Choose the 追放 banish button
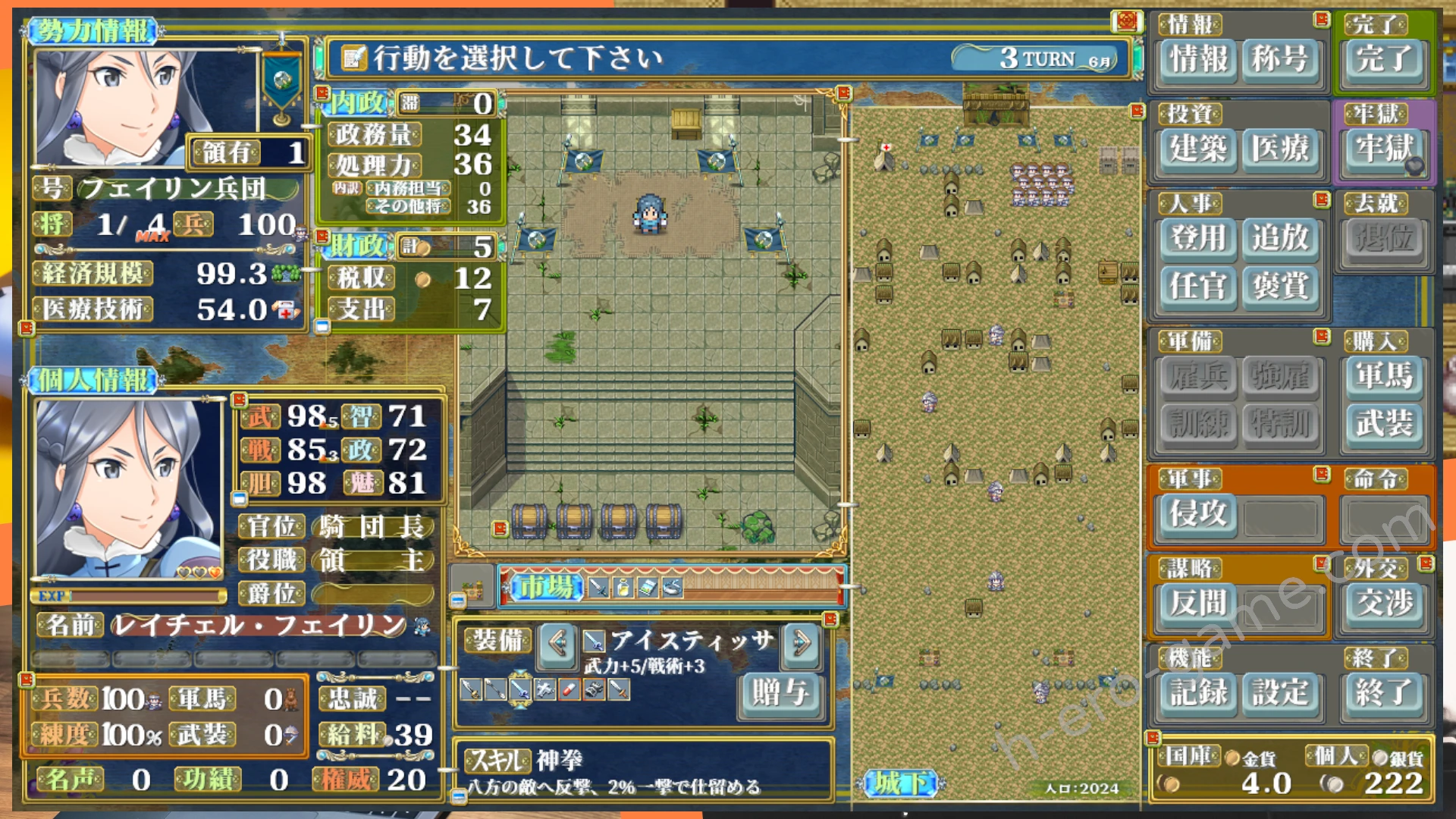The image size is (1456, 819). pos(1279,238)
